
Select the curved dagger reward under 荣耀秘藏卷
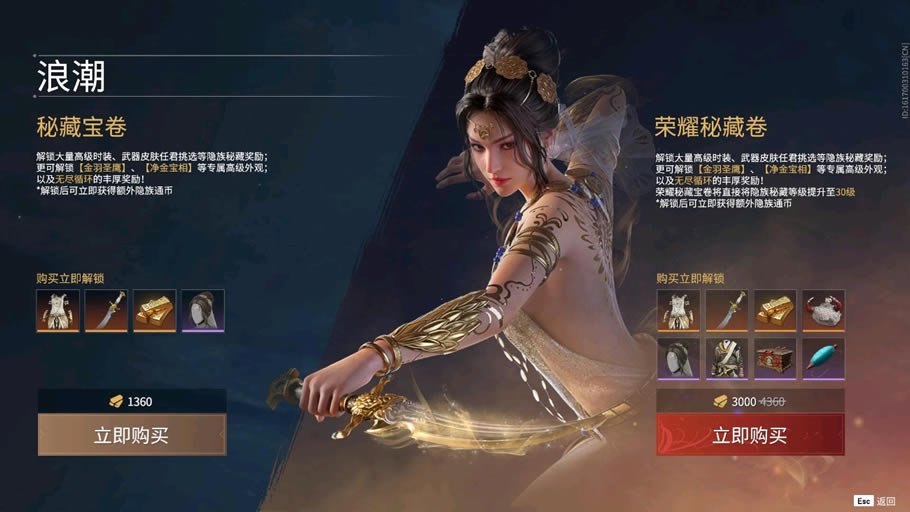coord(726,311)
